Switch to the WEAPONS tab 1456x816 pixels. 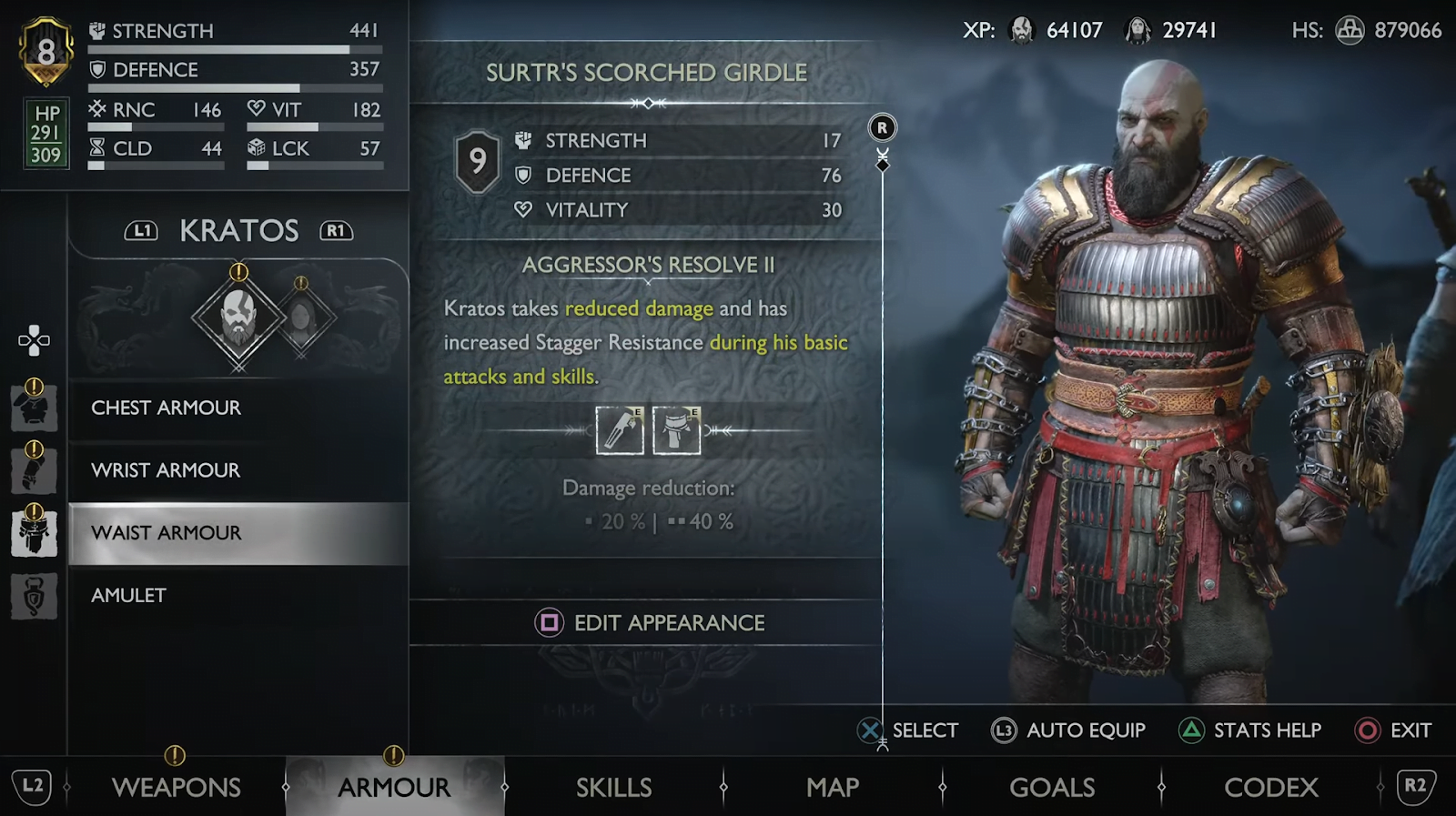tap(178, 786)
